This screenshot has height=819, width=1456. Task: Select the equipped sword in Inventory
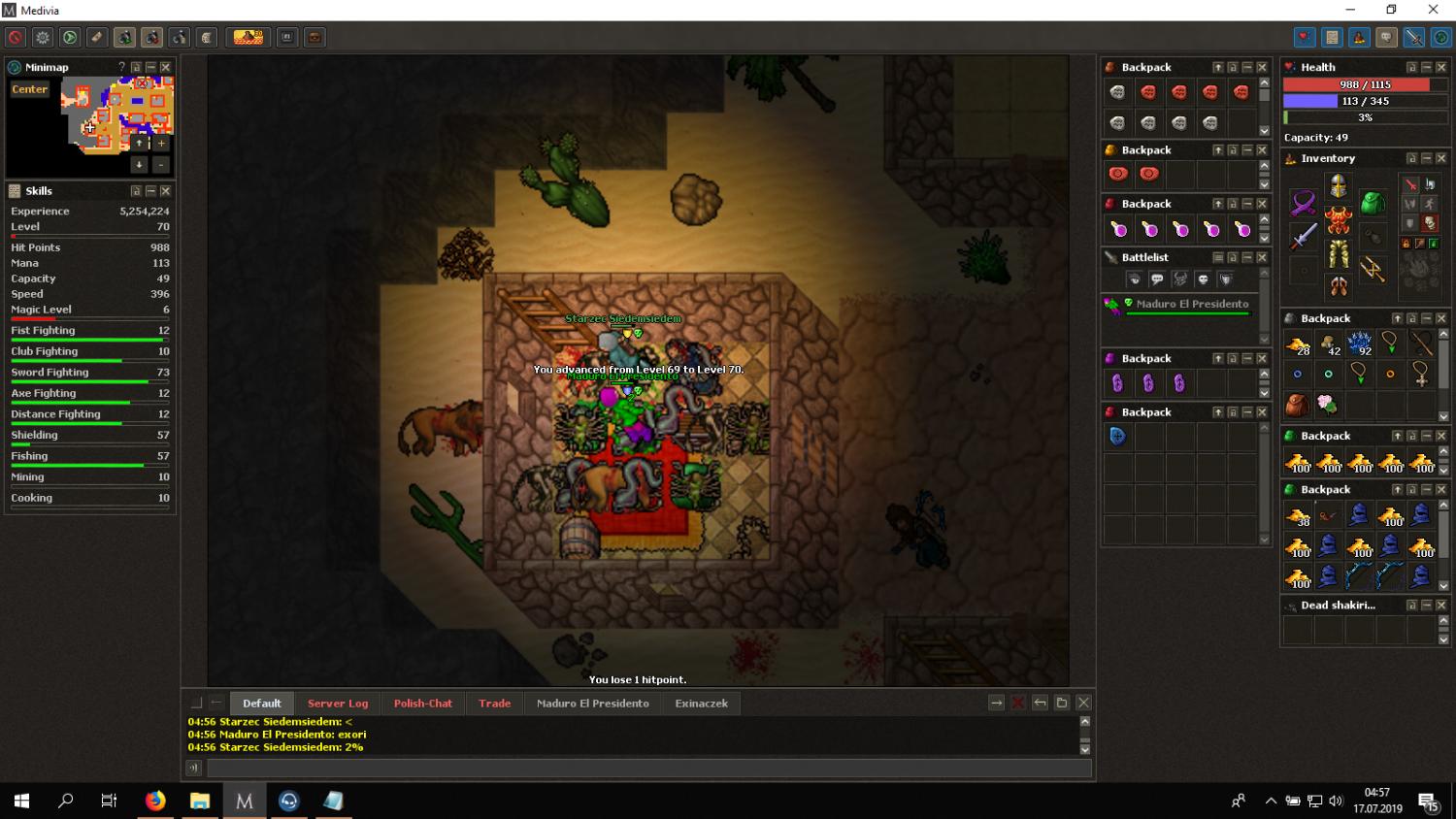coord(1304,236)
